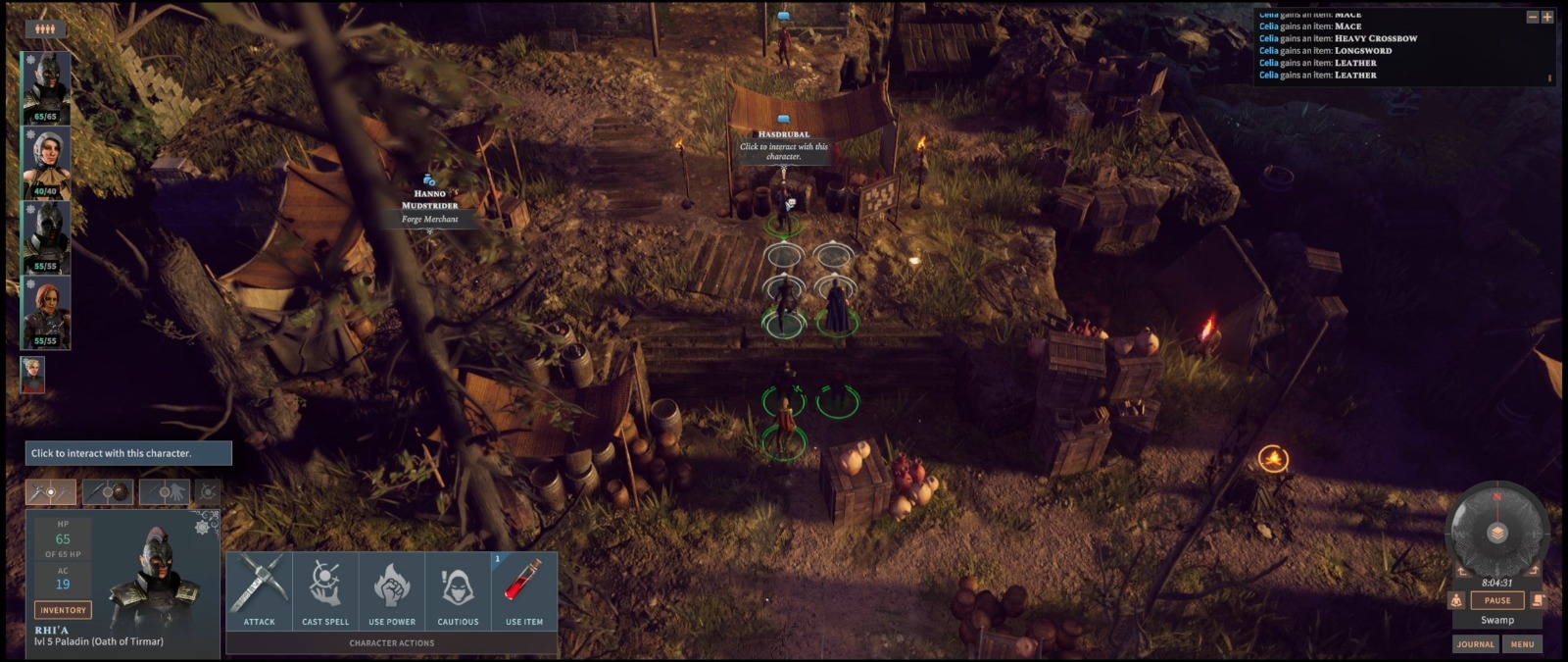This screenshot has width=1568, height=662.
Task: Select the 40/40 HP hooded party member portrait
Action: [46, 163]
